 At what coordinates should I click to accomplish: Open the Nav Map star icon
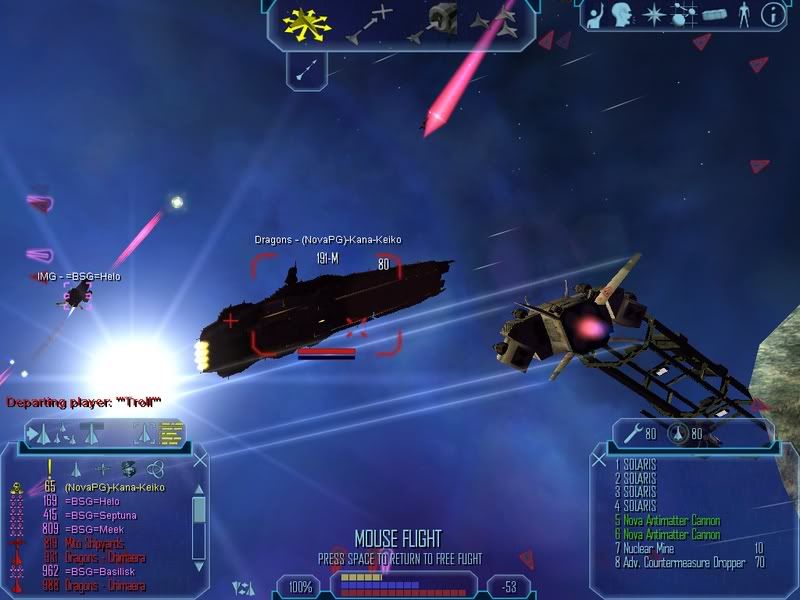coord(654,15)
